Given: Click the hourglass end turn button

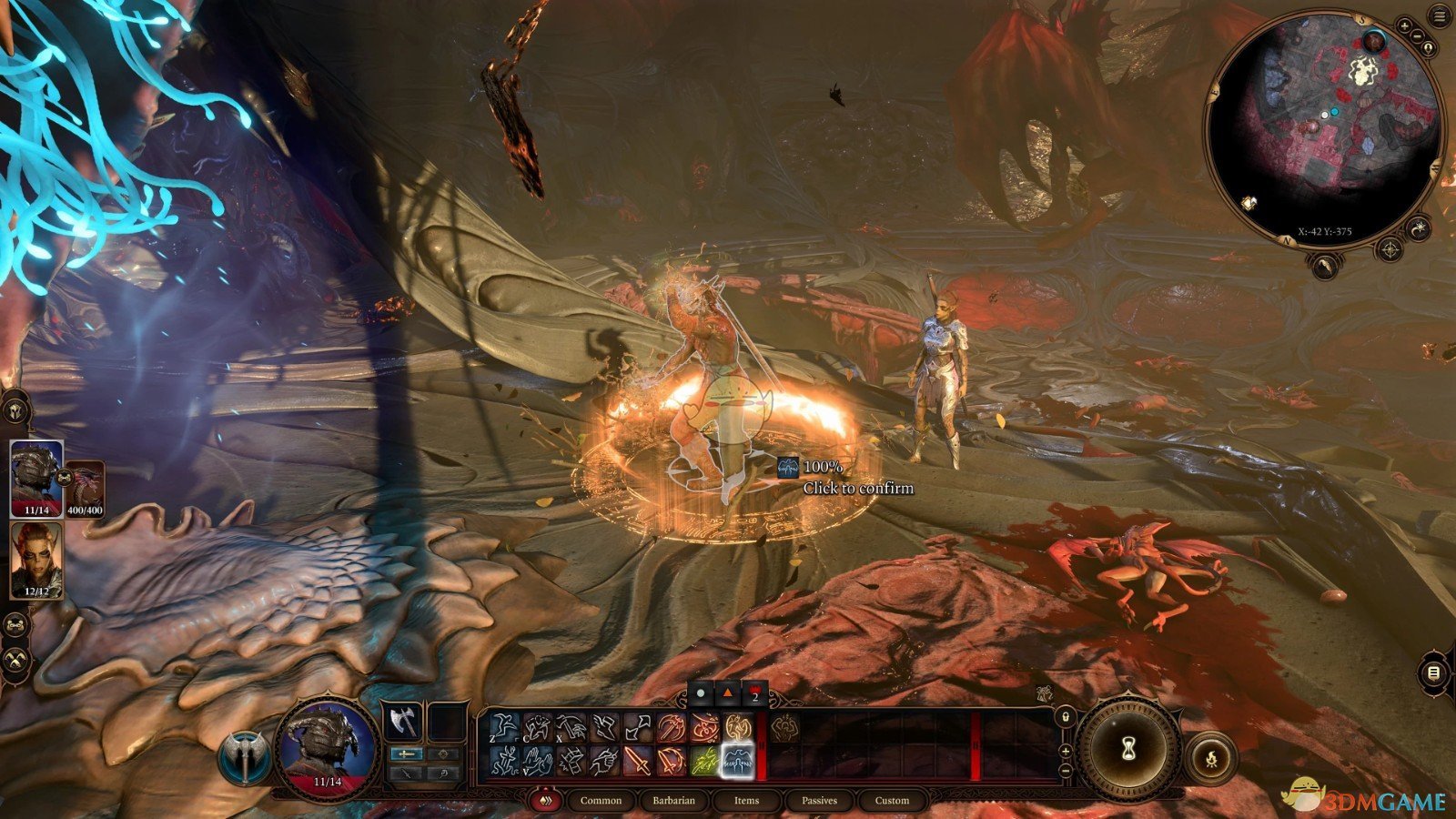Looking at the screenshot, I should coord(1128,749).
